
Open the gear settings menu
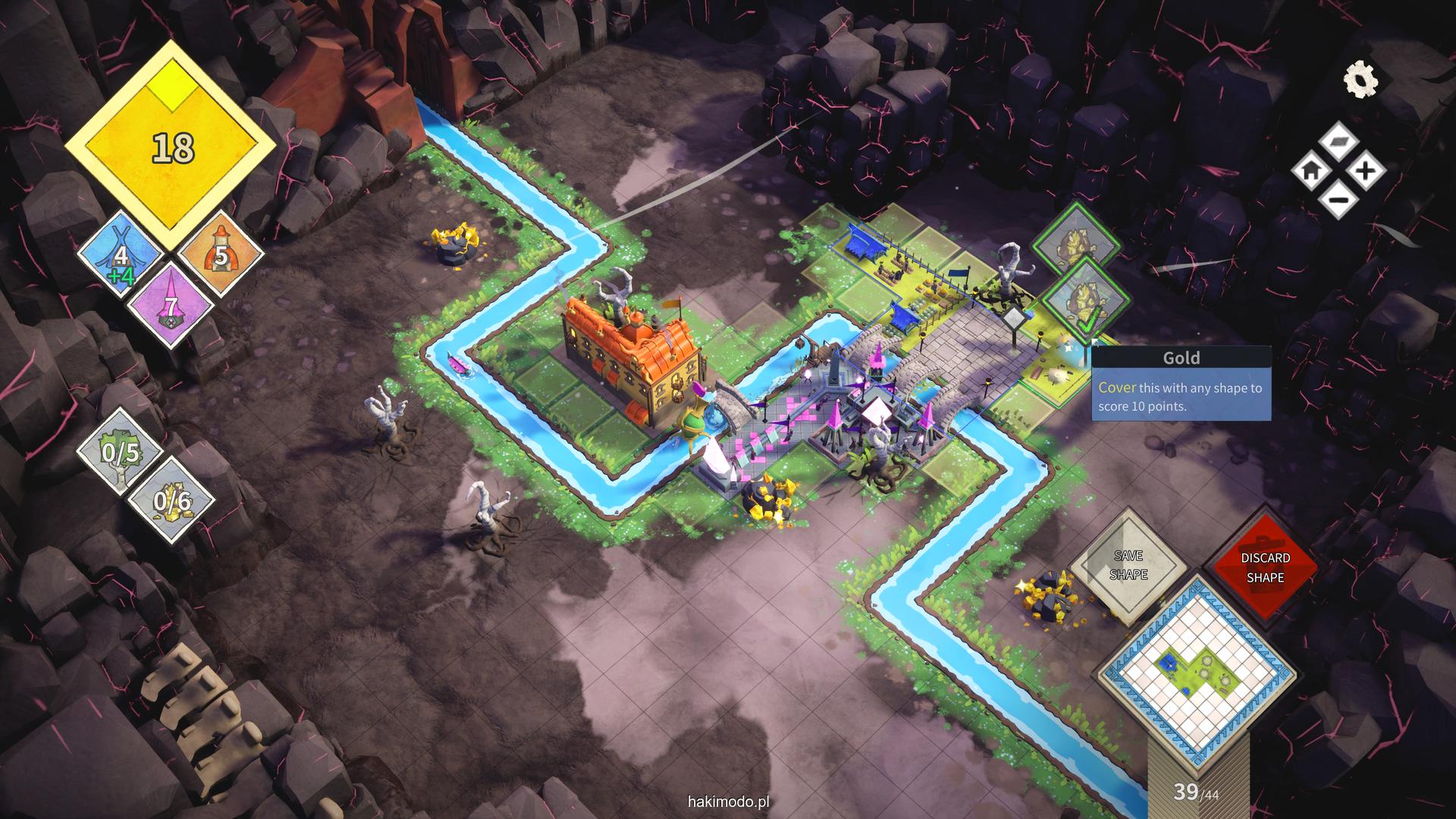click(x=1360, y=80)
